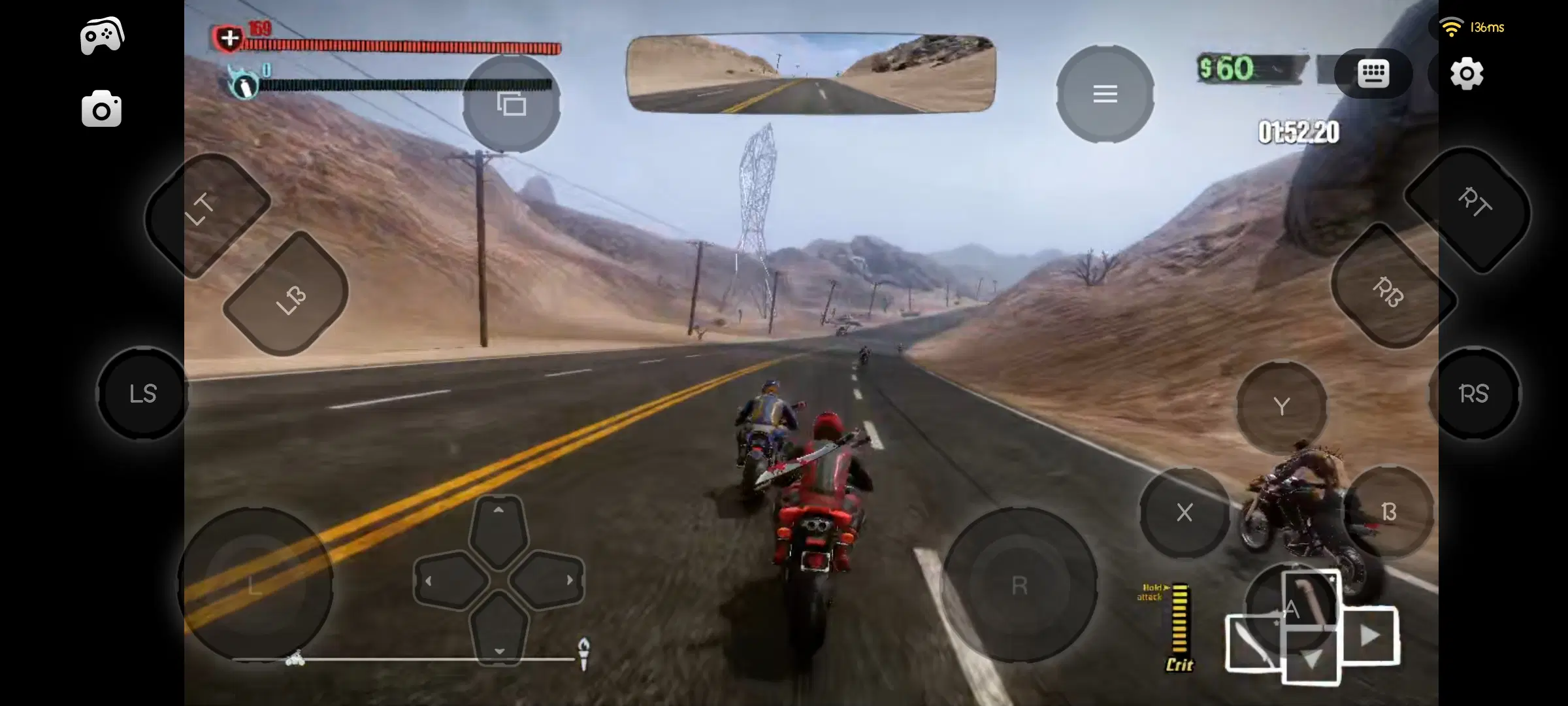This screenshot has width=1568, height=706.
Task: Tap the window switcher icon near the health bar
Action: (x=512, y=103)
